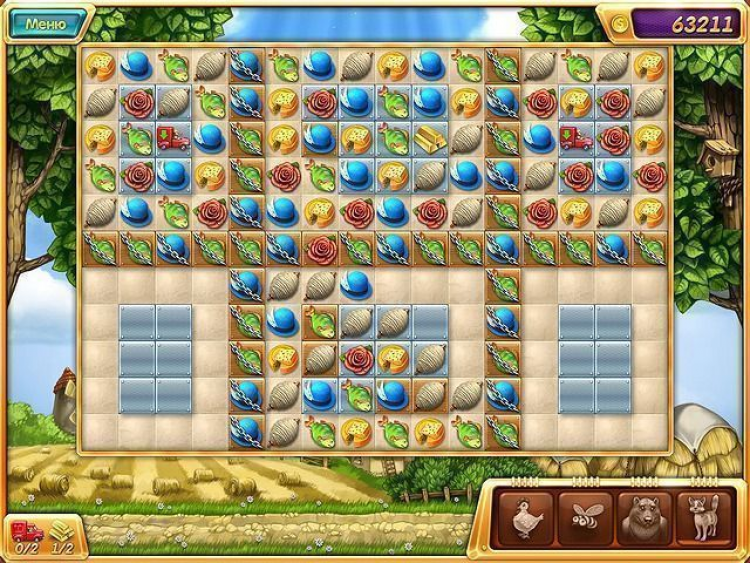
Task: Activate the chicken power-up
Action: [x=524, y=516]
